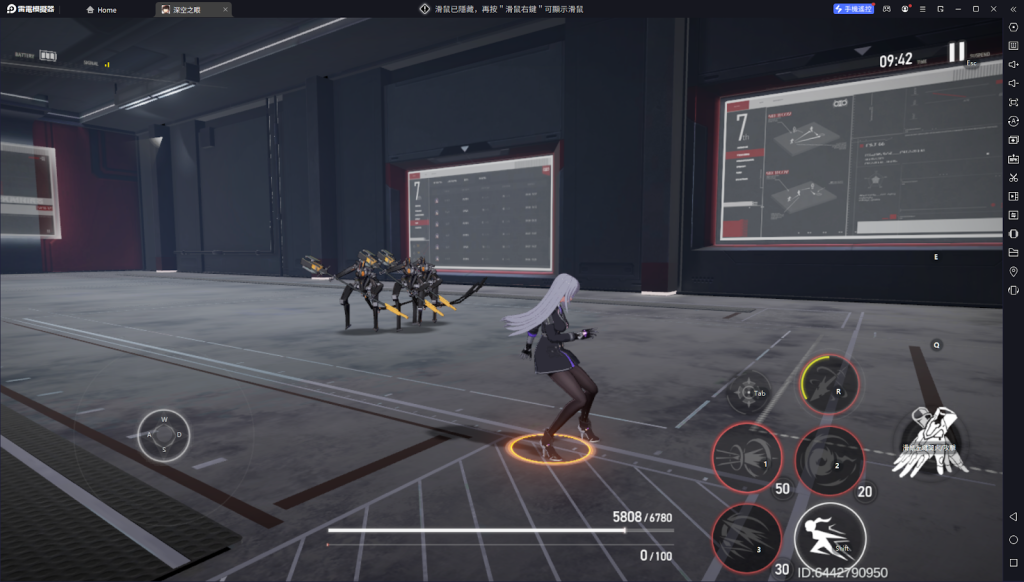
Task: Open the blue 手機遙控 phone remote button
Action: [x=853, y=9]
